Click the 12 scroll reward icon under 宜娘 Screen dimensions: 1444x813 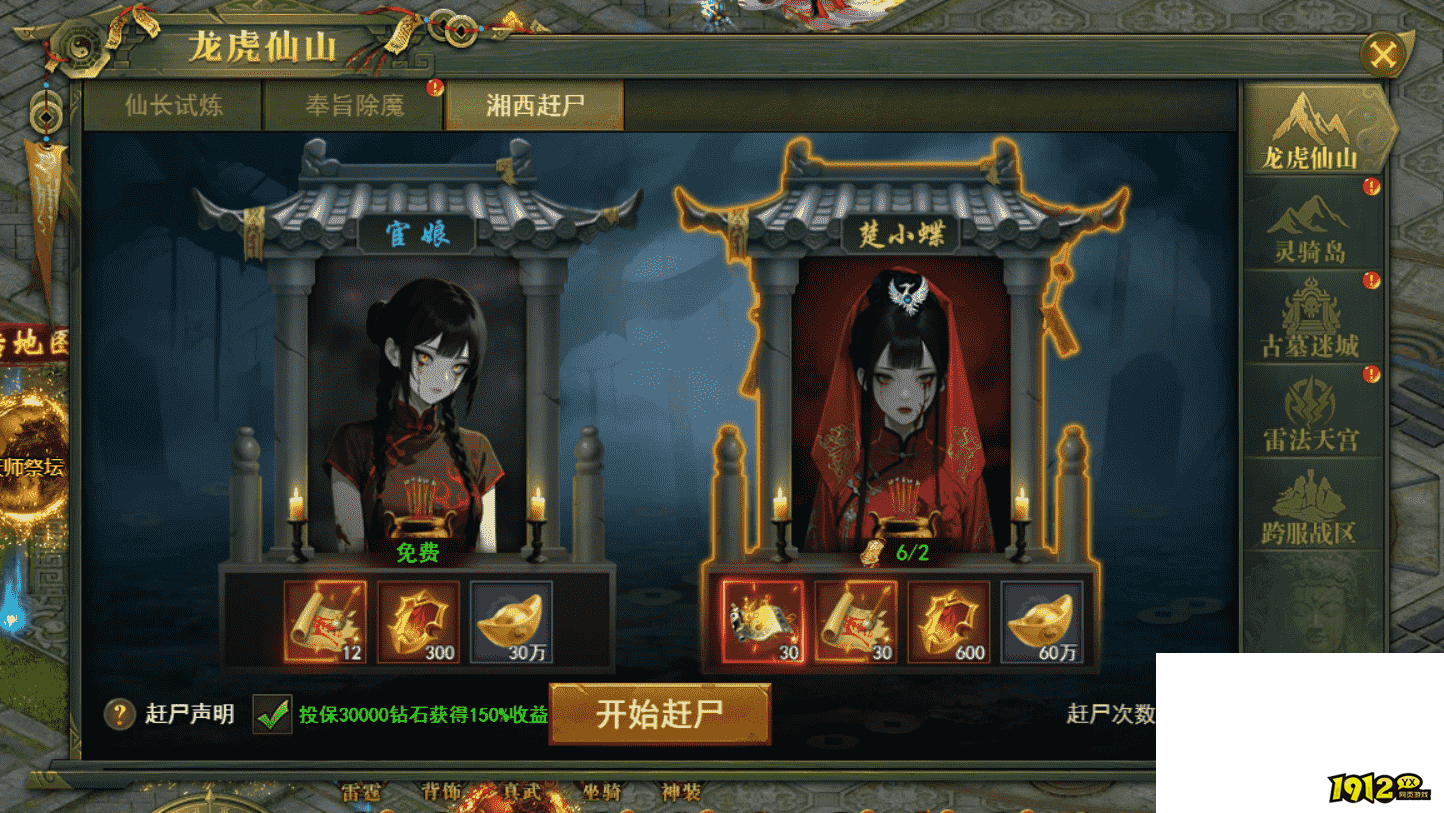pos(327,623)
